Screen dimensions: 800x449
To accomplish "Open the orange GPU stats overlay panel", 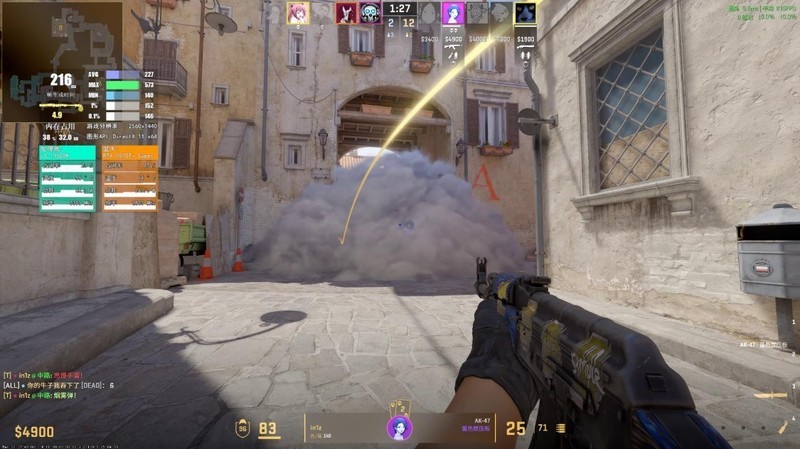I will coord(130,177).
